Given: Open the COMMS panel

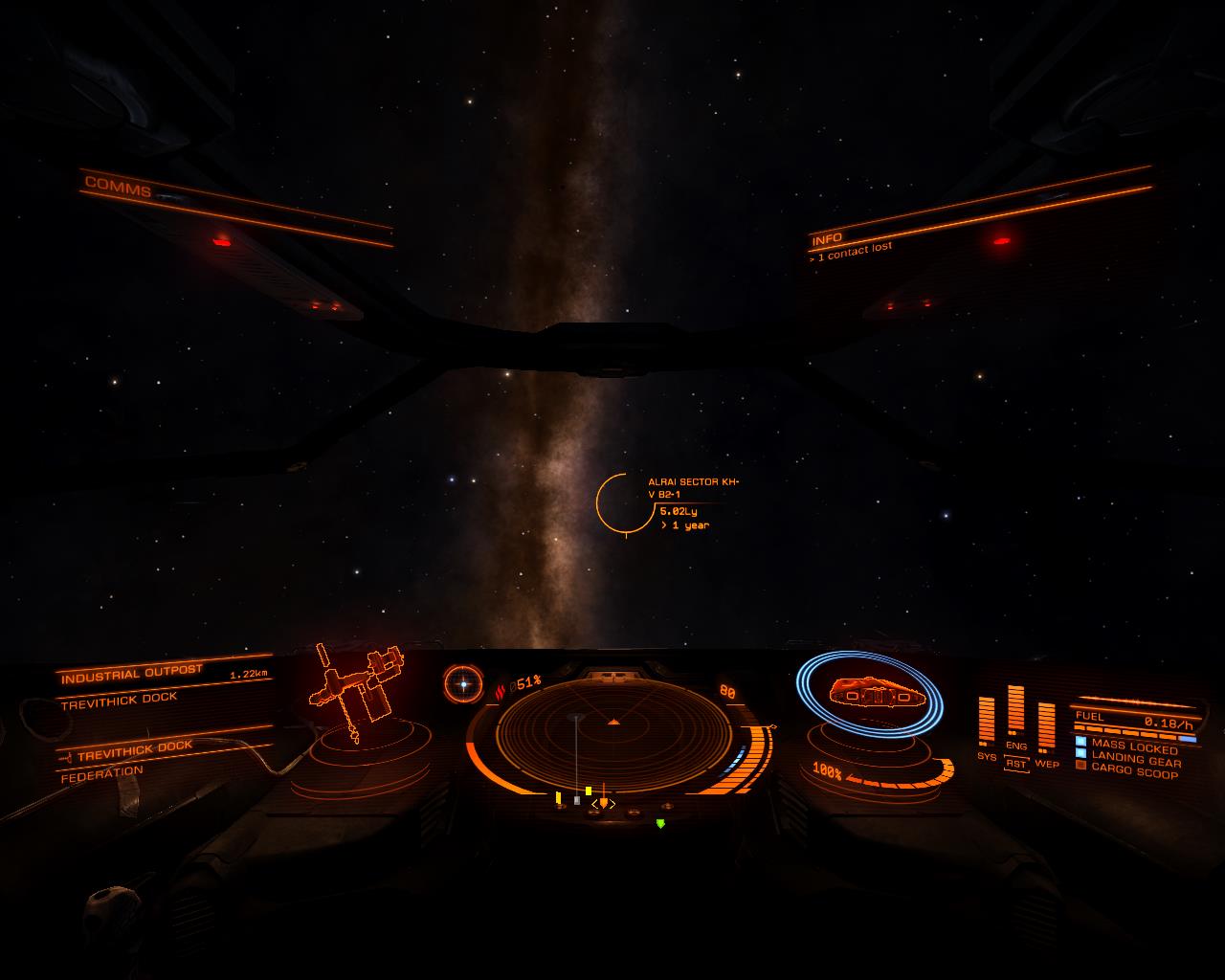Looking at the screenshot, I should [x=119, y=185].
